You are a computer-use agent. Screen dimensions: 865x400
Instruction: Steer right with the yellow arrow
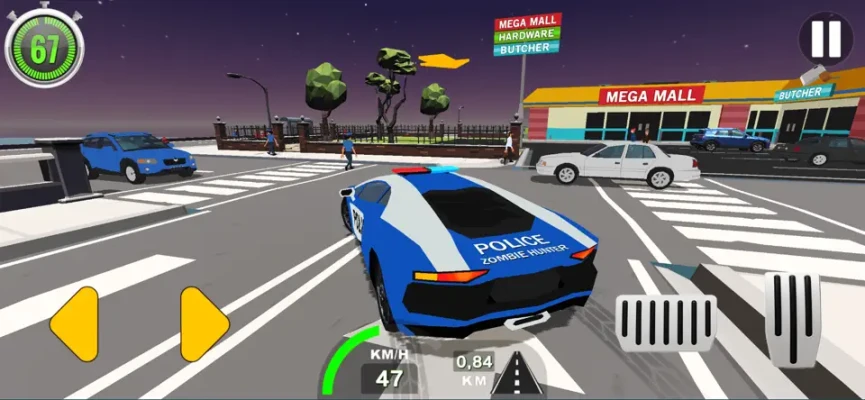click(204, 323)
